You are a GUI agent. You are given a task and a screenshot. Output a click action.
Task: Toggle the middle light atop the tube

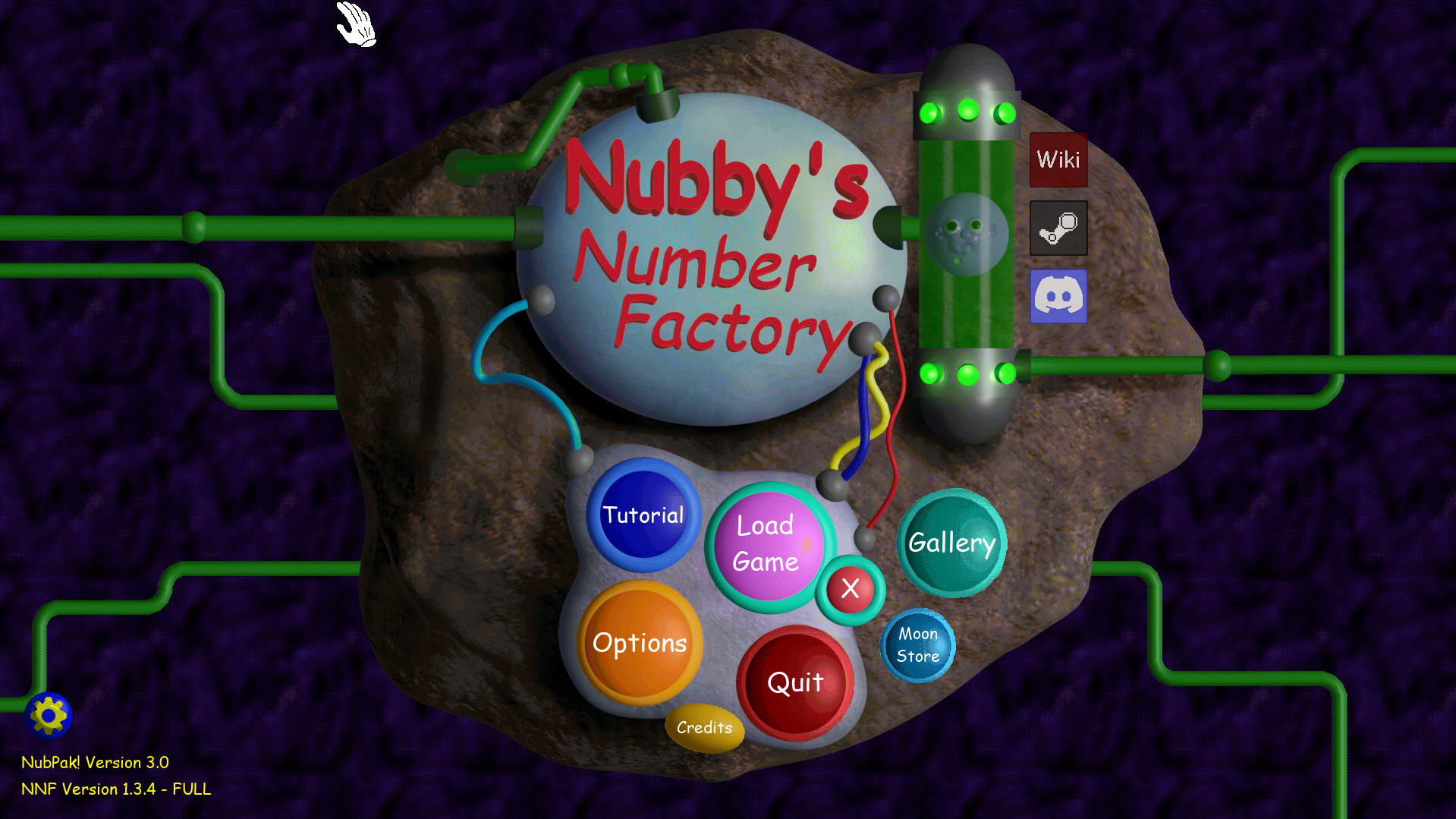click(x=968, y=110)
